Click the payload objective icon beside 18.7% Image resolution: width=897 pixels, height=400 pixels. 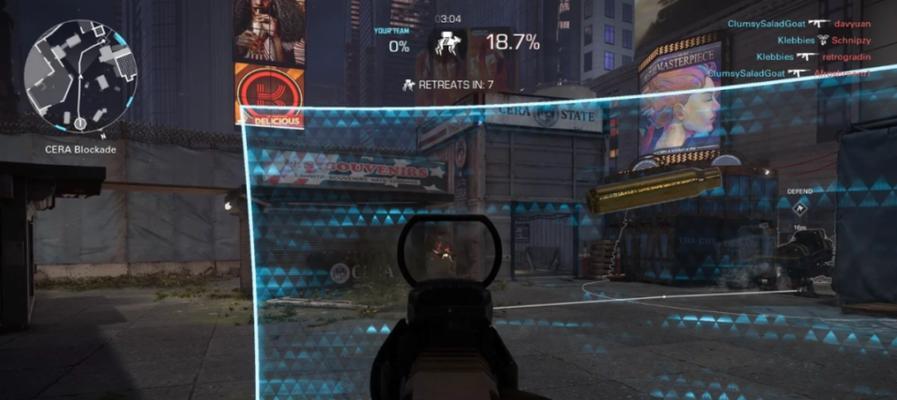click(448, 44)
